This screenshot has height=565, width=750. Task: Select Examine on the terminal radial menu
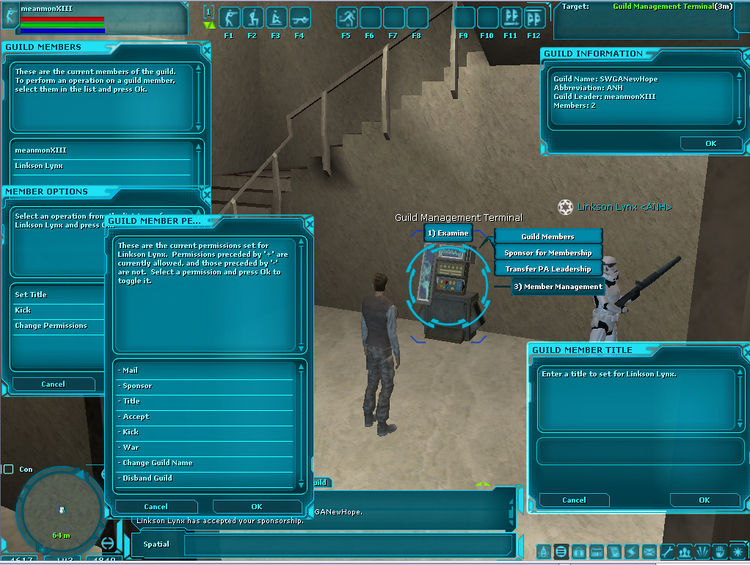pos(447,233)
